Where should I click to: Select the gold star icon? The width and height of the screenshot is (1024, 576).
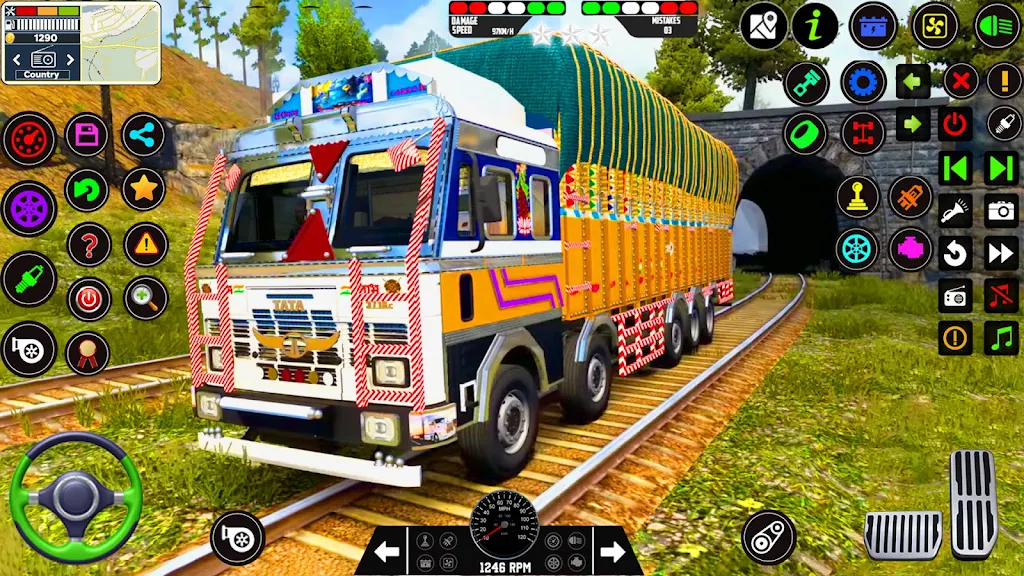[144, 189]
